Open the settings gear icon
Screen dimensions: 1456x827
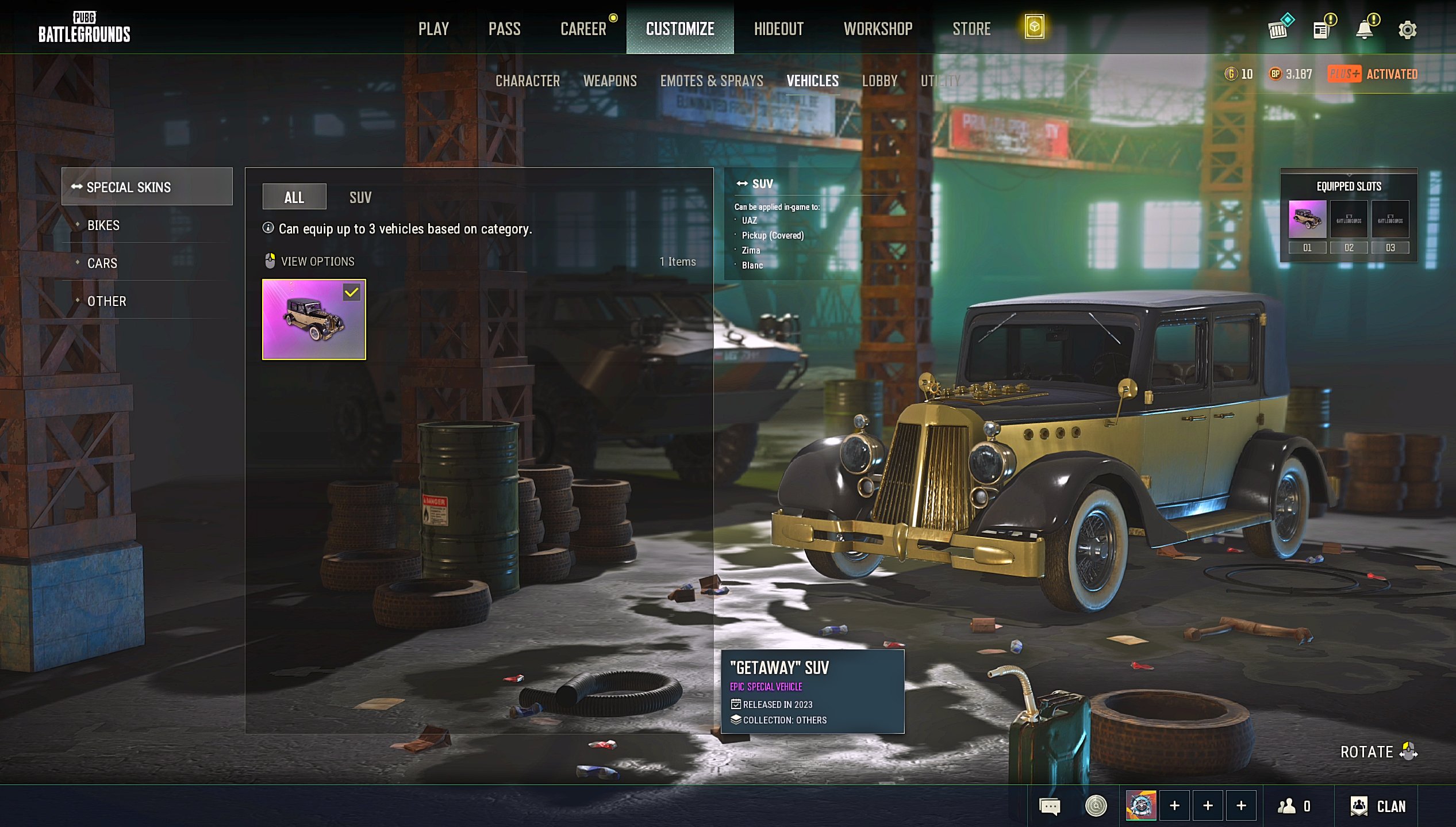click(1407, 30)
